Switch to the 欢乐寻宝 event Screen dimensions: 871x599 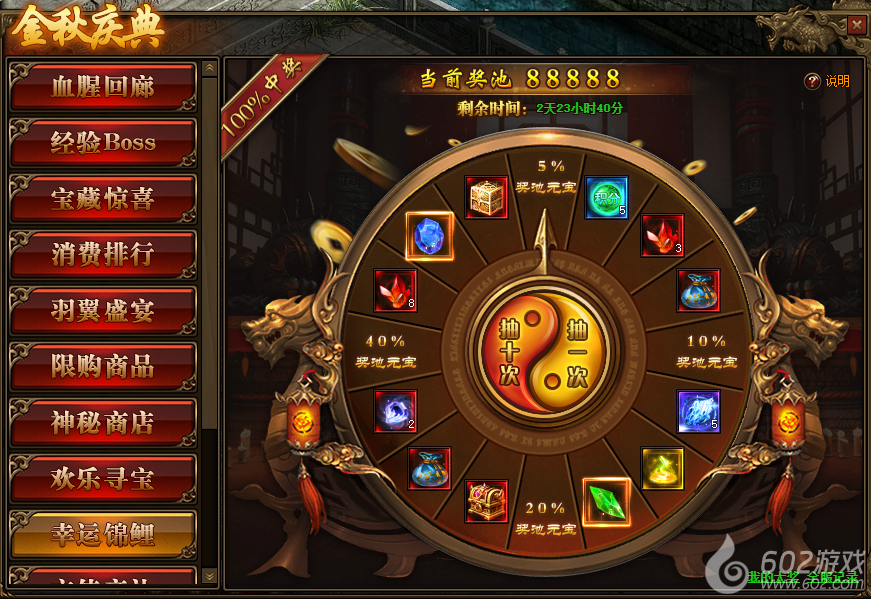(102, 479)
